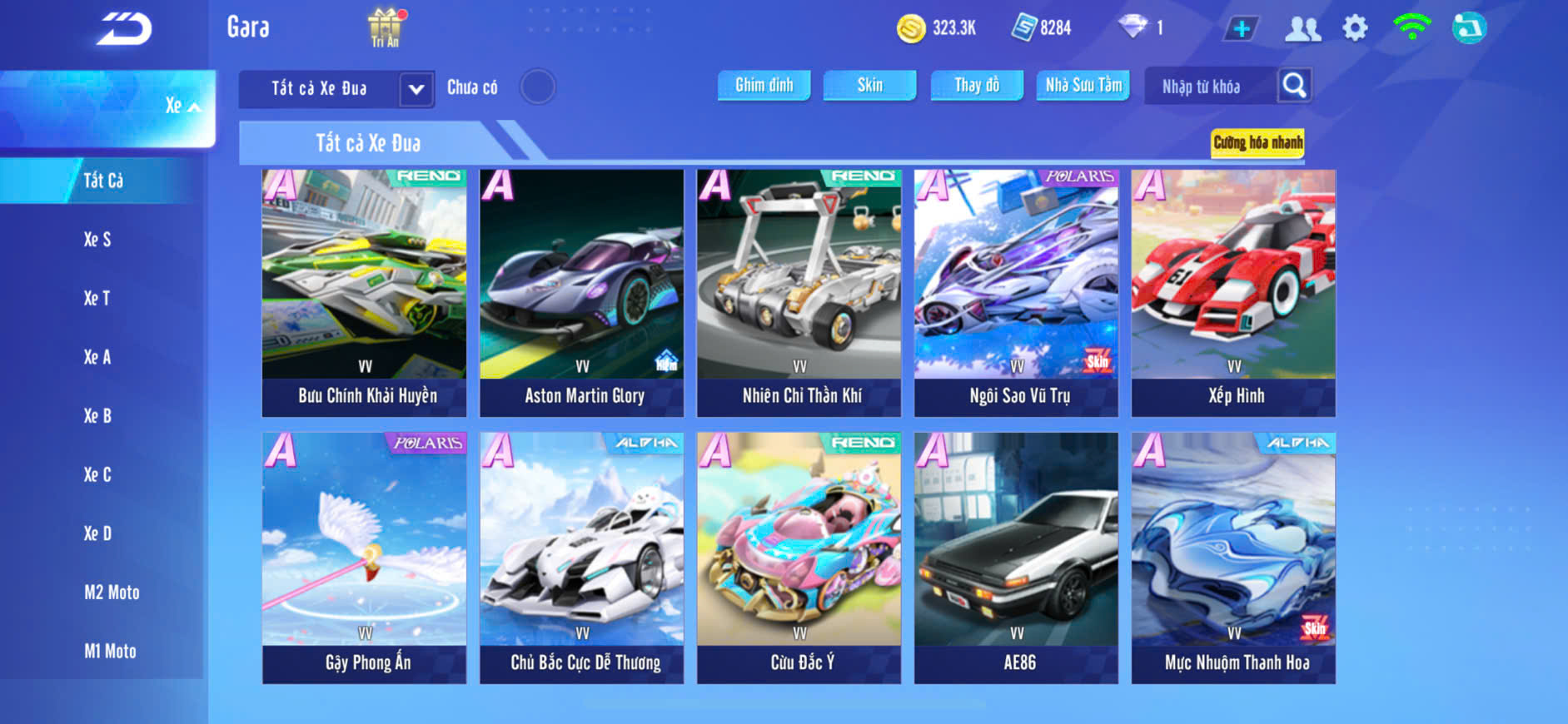Screen dimensions: 1568x724
Task: Click the Ghim đỉnh button
Action: pyautogui.click(x=764, y=85)
